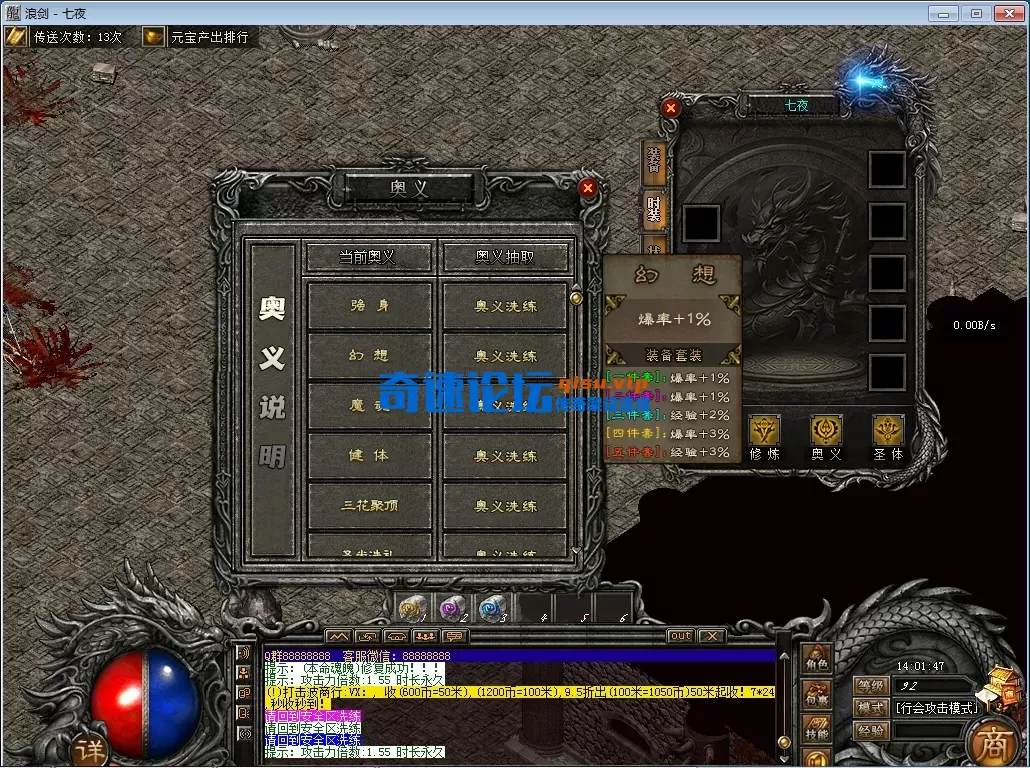Switch to the 装备 tab
1030x768 pixels.
click(654, 160)
